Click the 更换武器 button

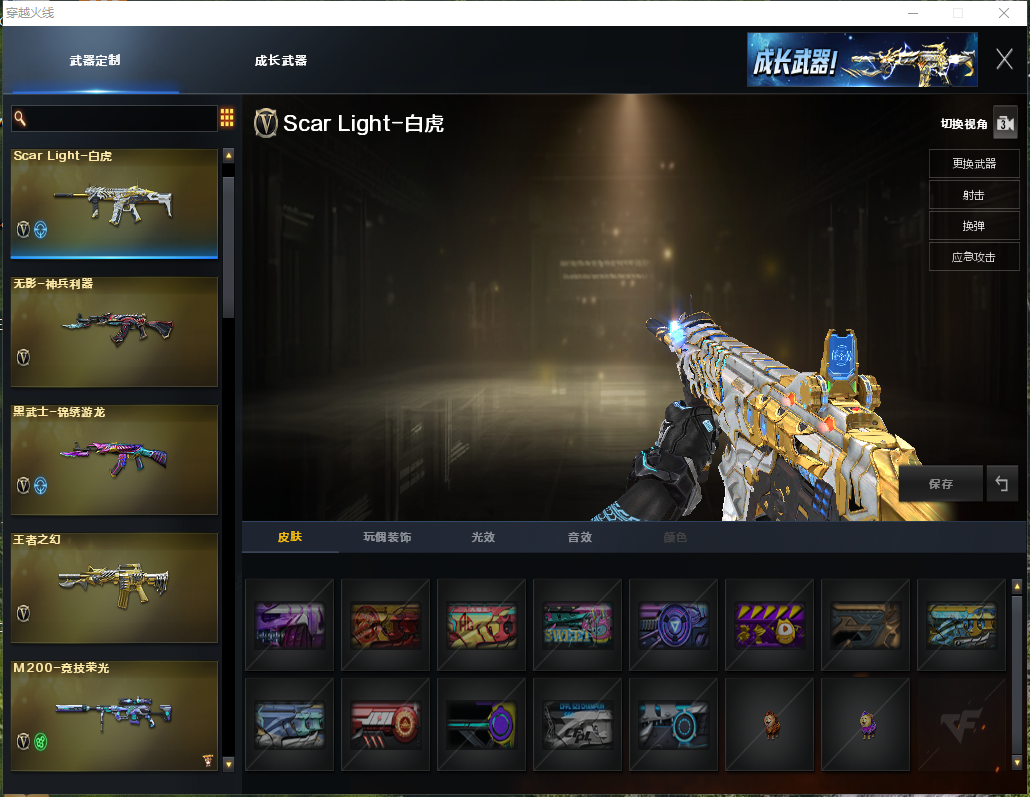[973, 164]
